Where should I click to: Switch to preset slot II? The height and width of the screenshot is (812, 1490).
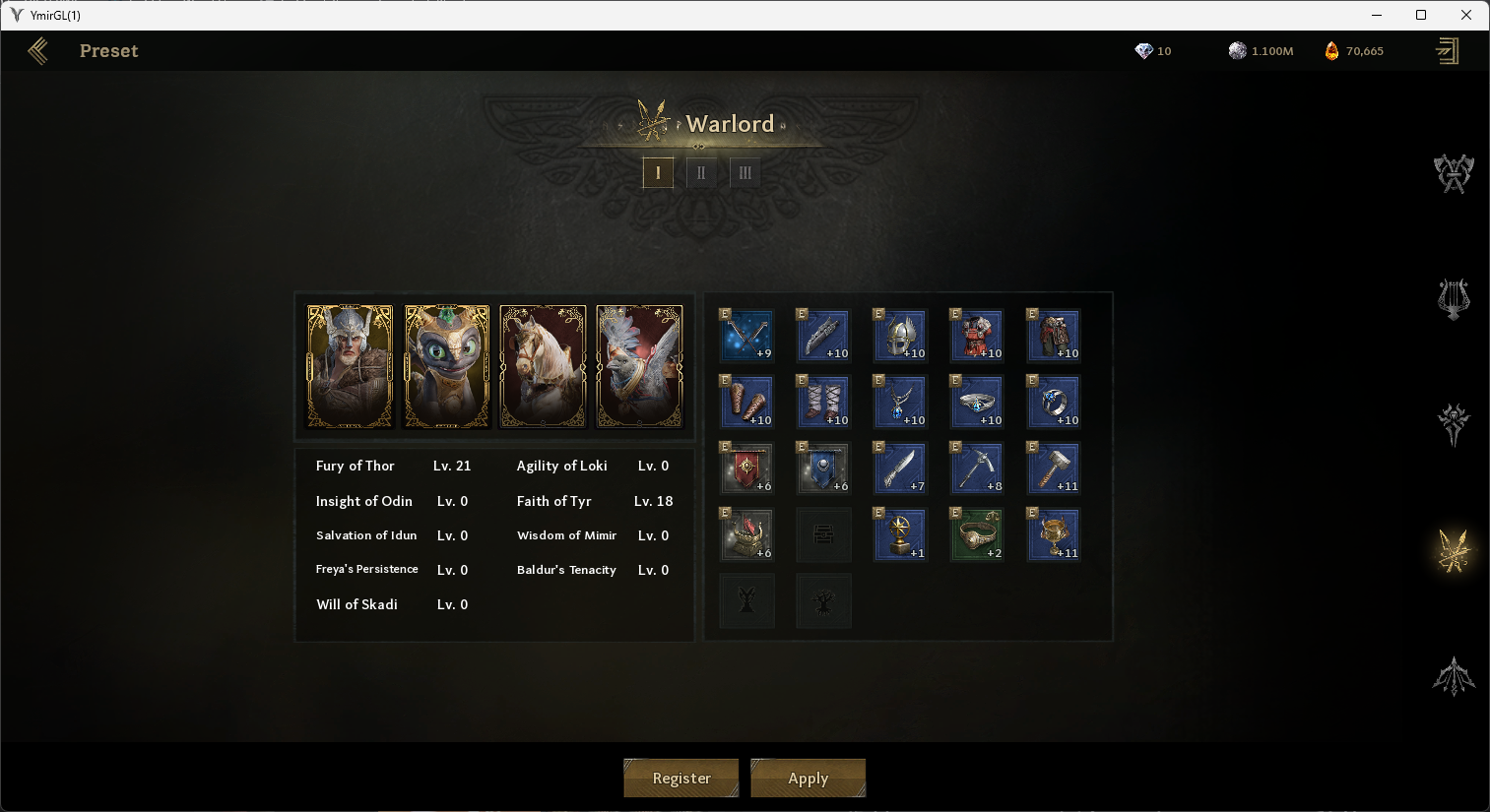pyautogui.click(x=701, y=173)
